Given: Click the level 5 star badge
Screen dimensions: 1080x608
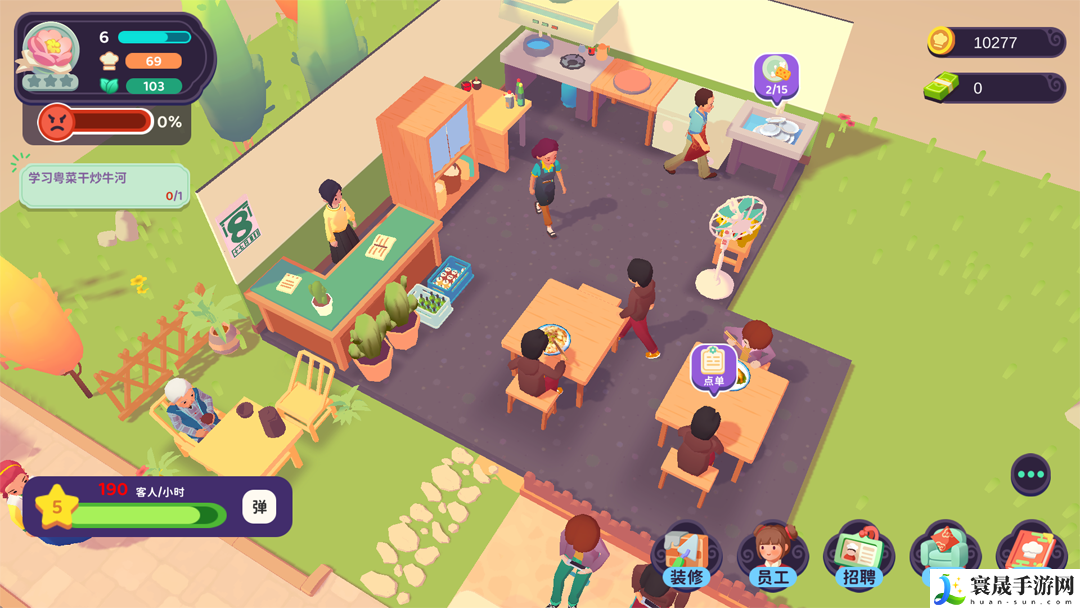Looking at the screenshot, I should pyautogui.click(x=57, y=507).
